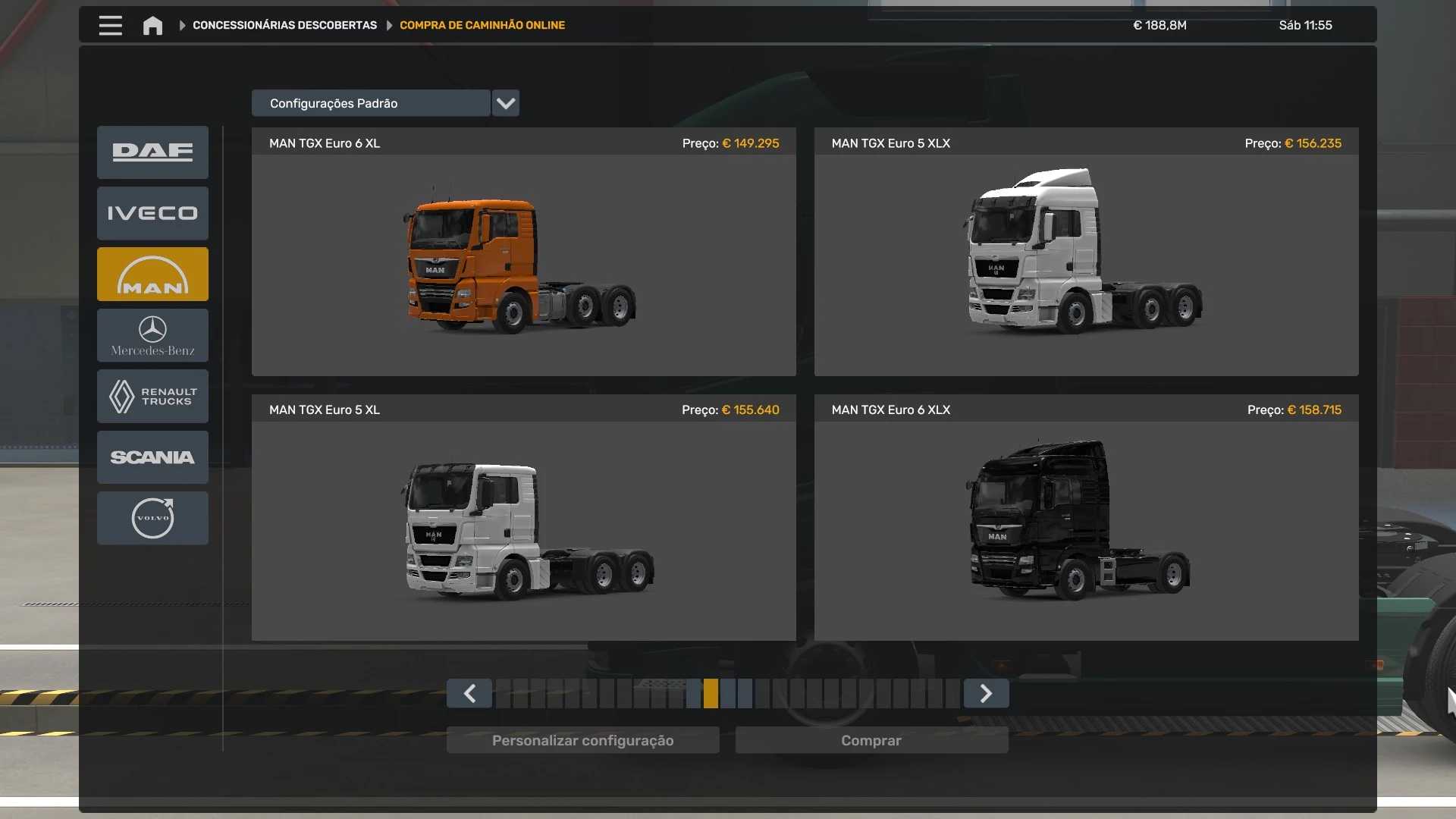Select the orange MAN TGX Euro 6 XL
Screen dimensions: 1456x819
pyautogui.click(x=523, y=264)
